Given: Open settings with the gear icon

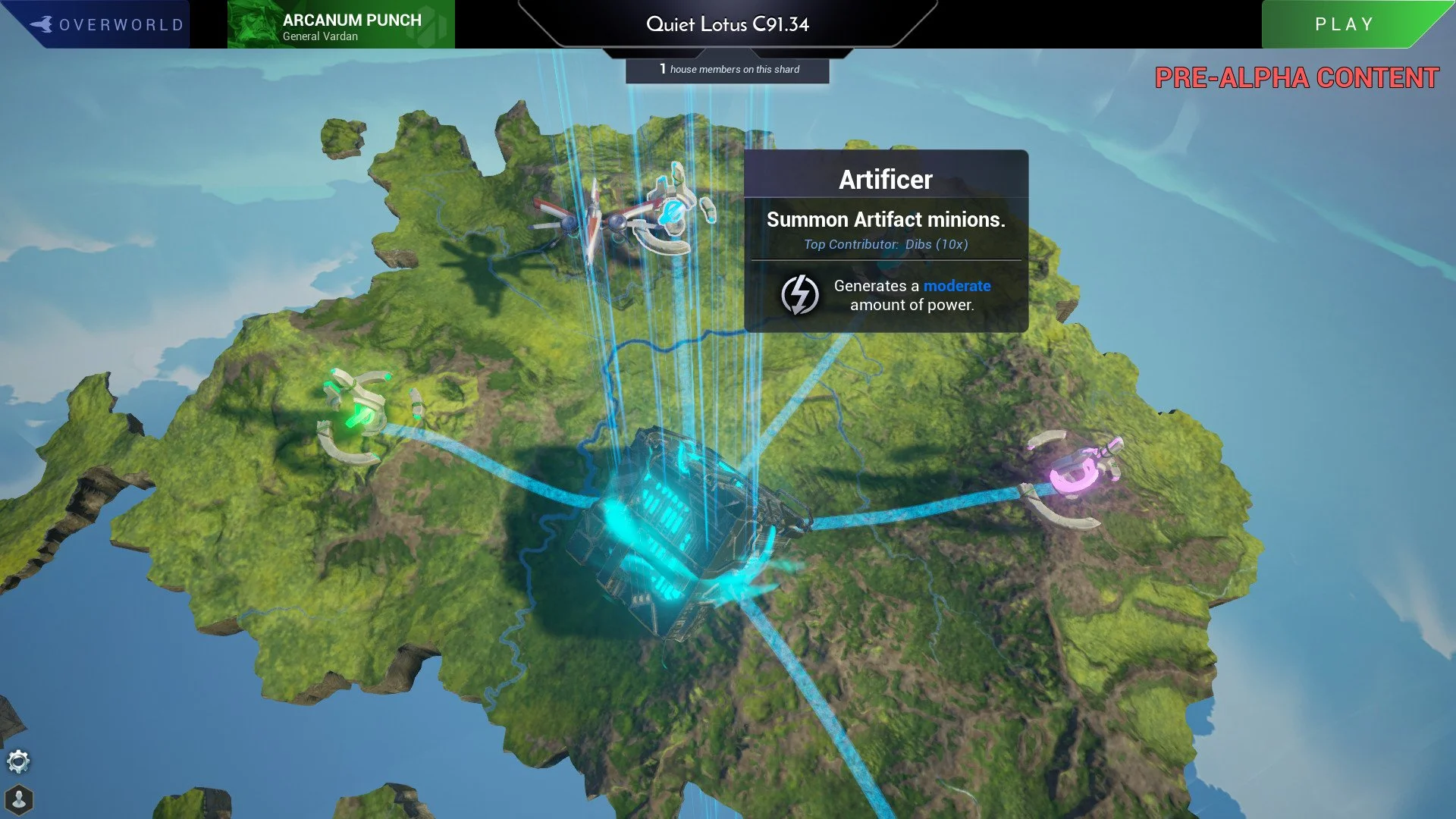Looking at the screenshot, I should point(18,761).
